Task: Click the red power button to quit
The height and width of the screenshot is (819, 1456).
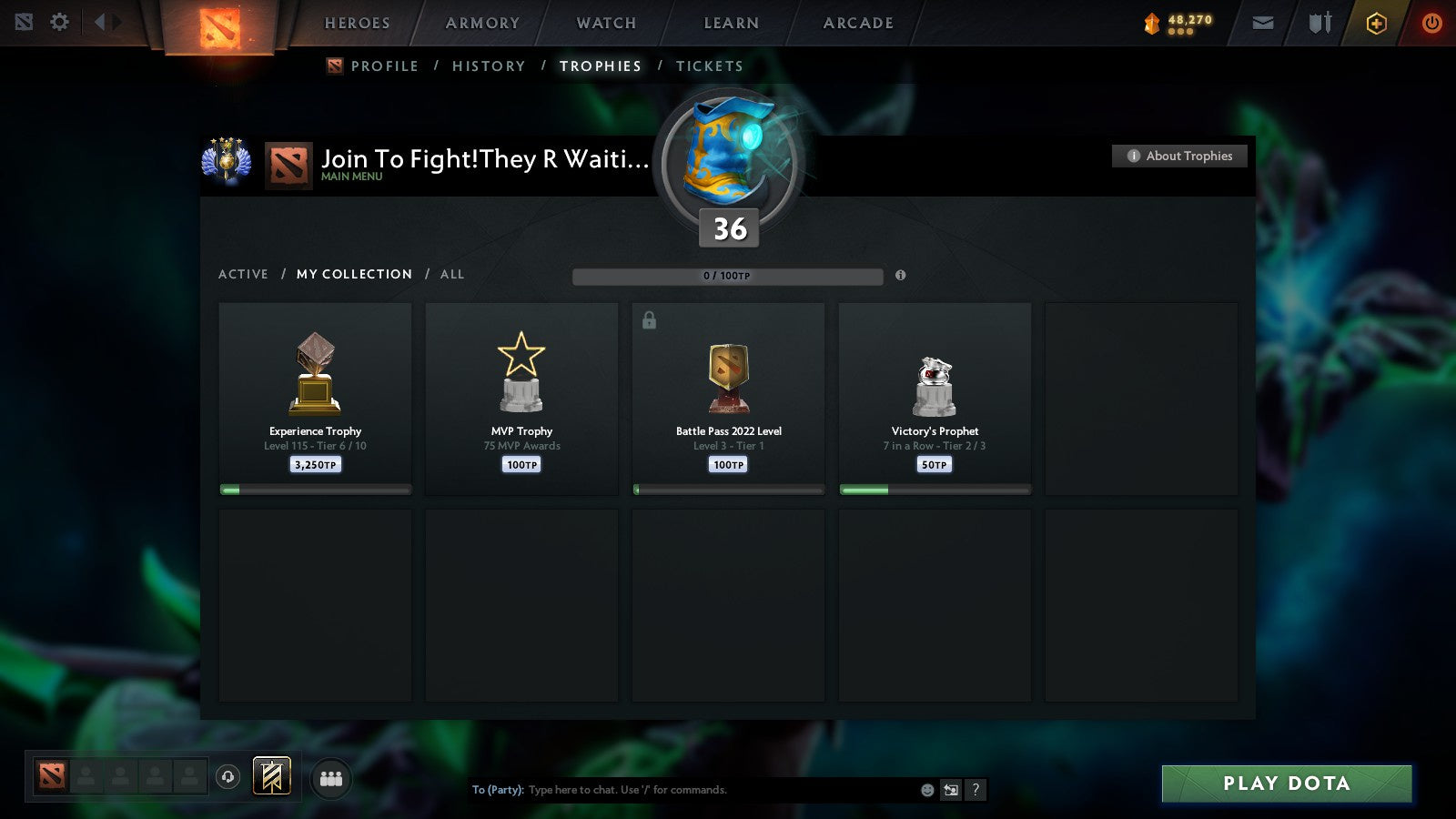Action: point(1431,22)
